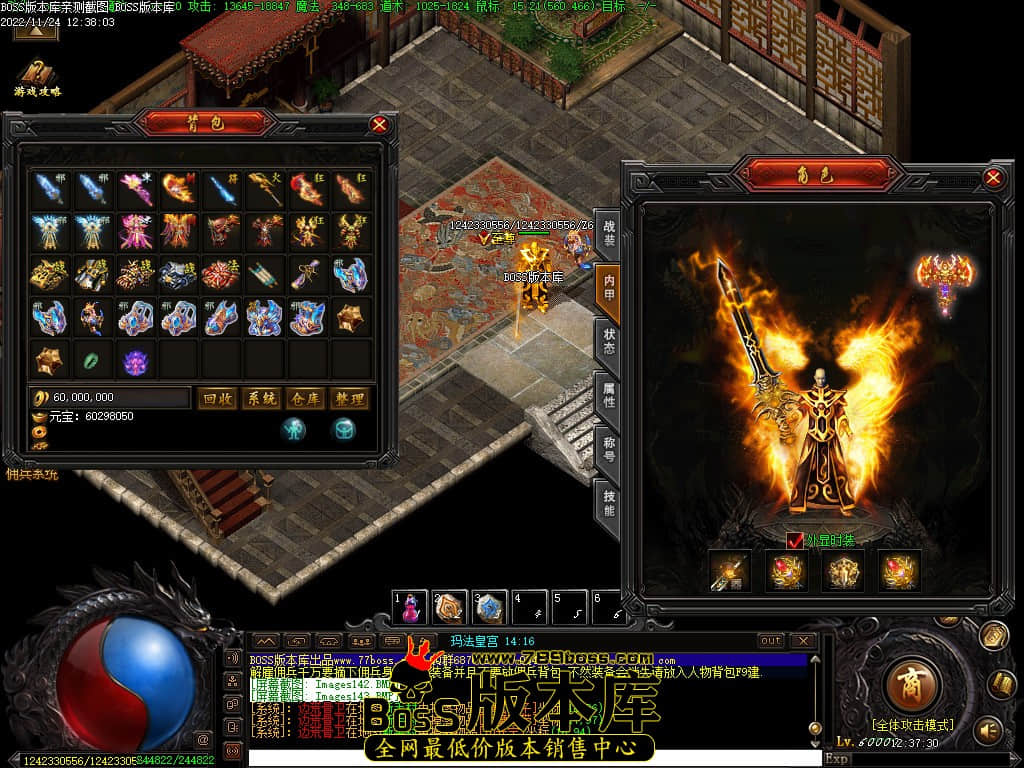Select the green jade ring in backpack
Screen dimensions: 1024x768
tap(91, 359)
